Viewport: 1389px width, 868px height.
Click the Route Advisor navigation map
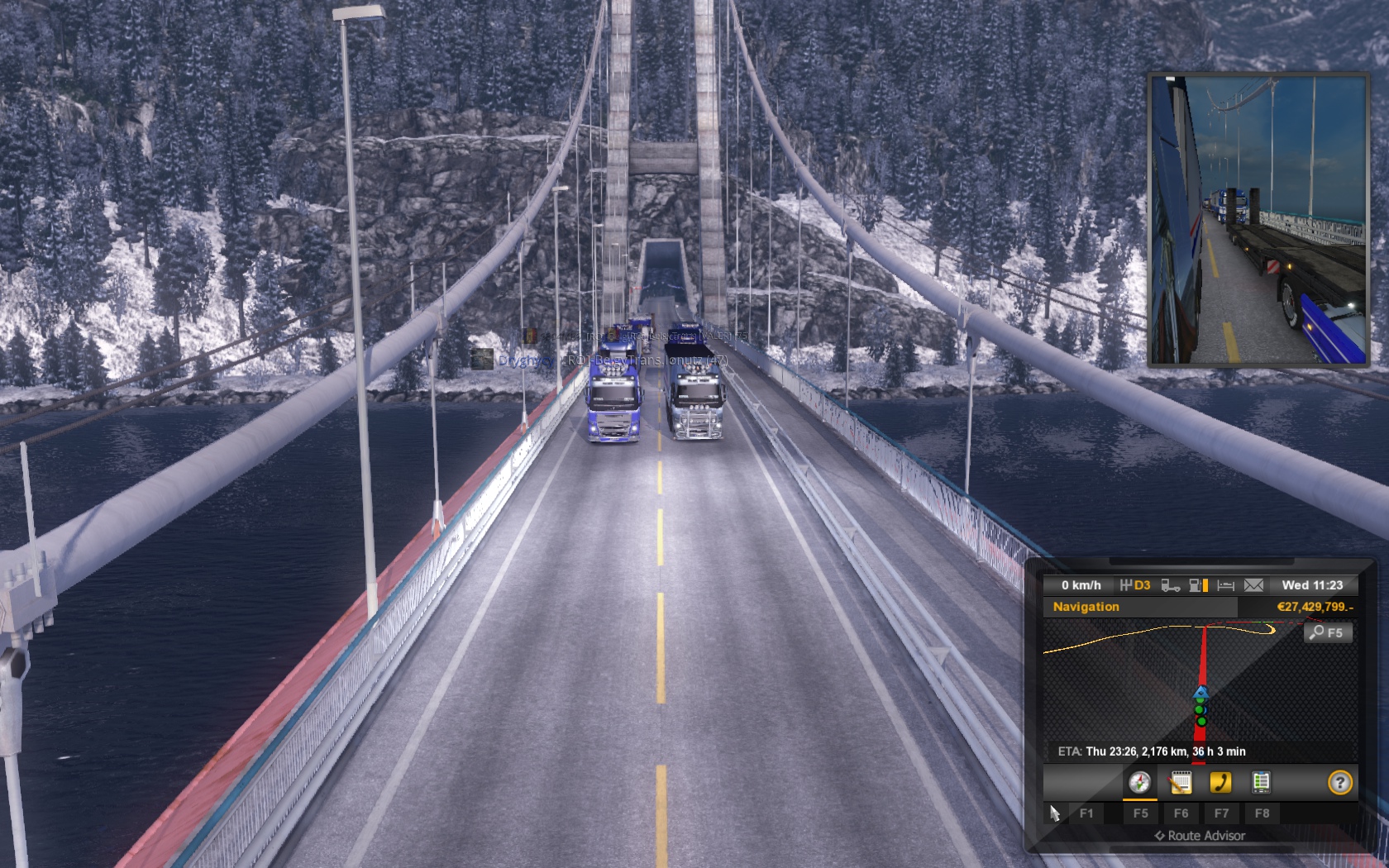coord(1199,688)
